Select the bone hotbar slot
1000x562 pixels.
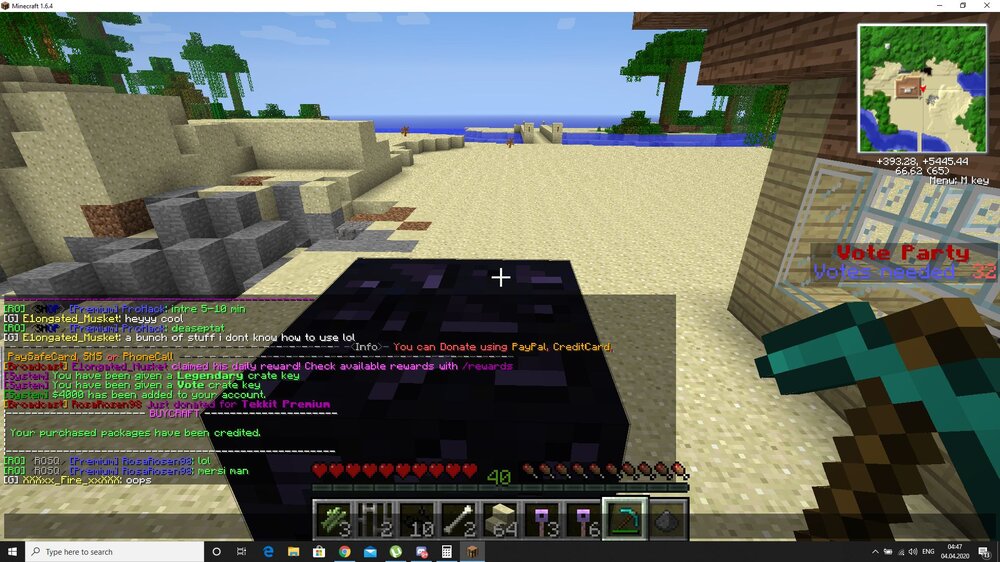pyautogui.click(x=459, y=520)
